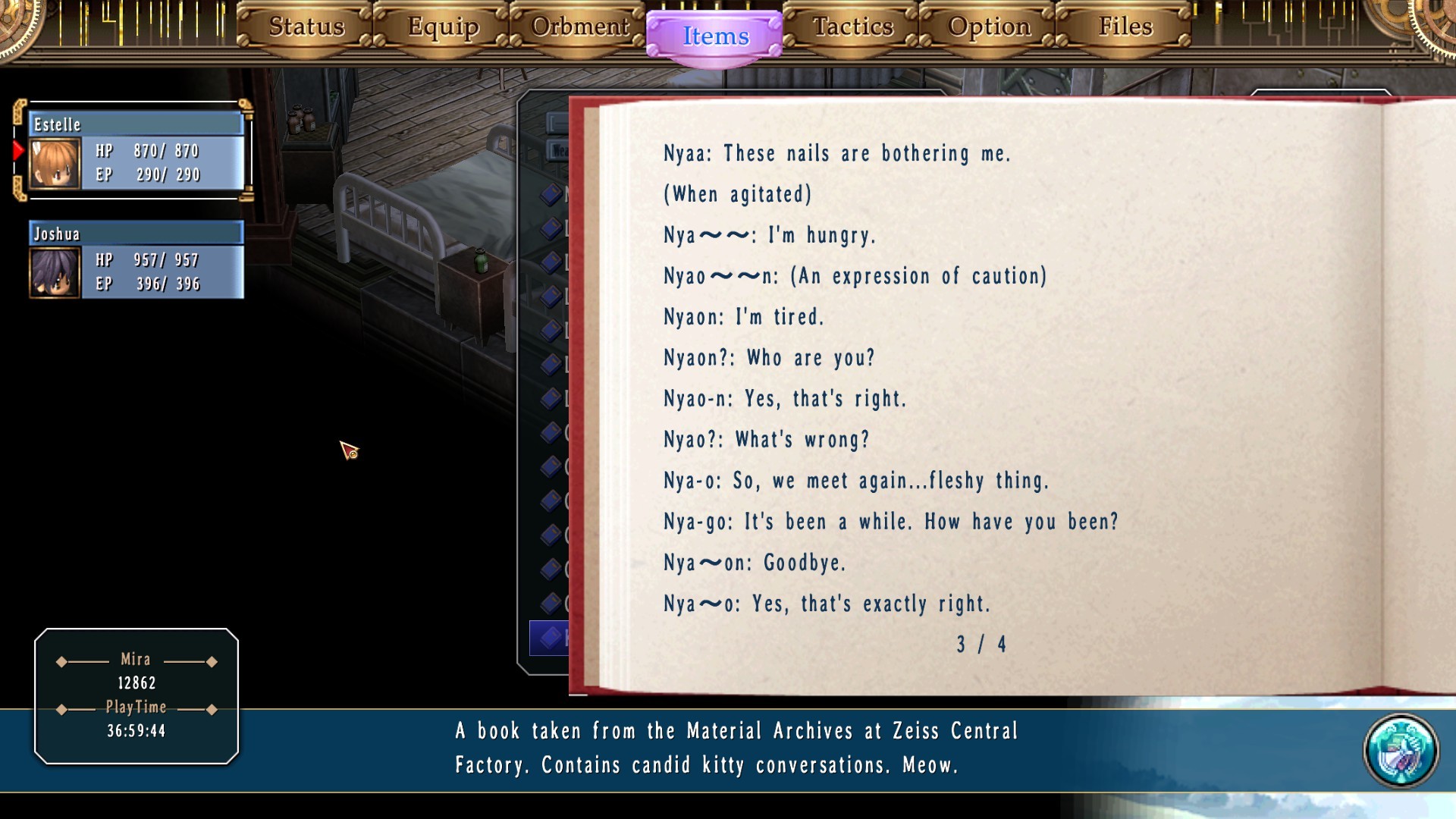Select Estelle's party member panel
Screen dimensions: 1456x819
(136, 150)
